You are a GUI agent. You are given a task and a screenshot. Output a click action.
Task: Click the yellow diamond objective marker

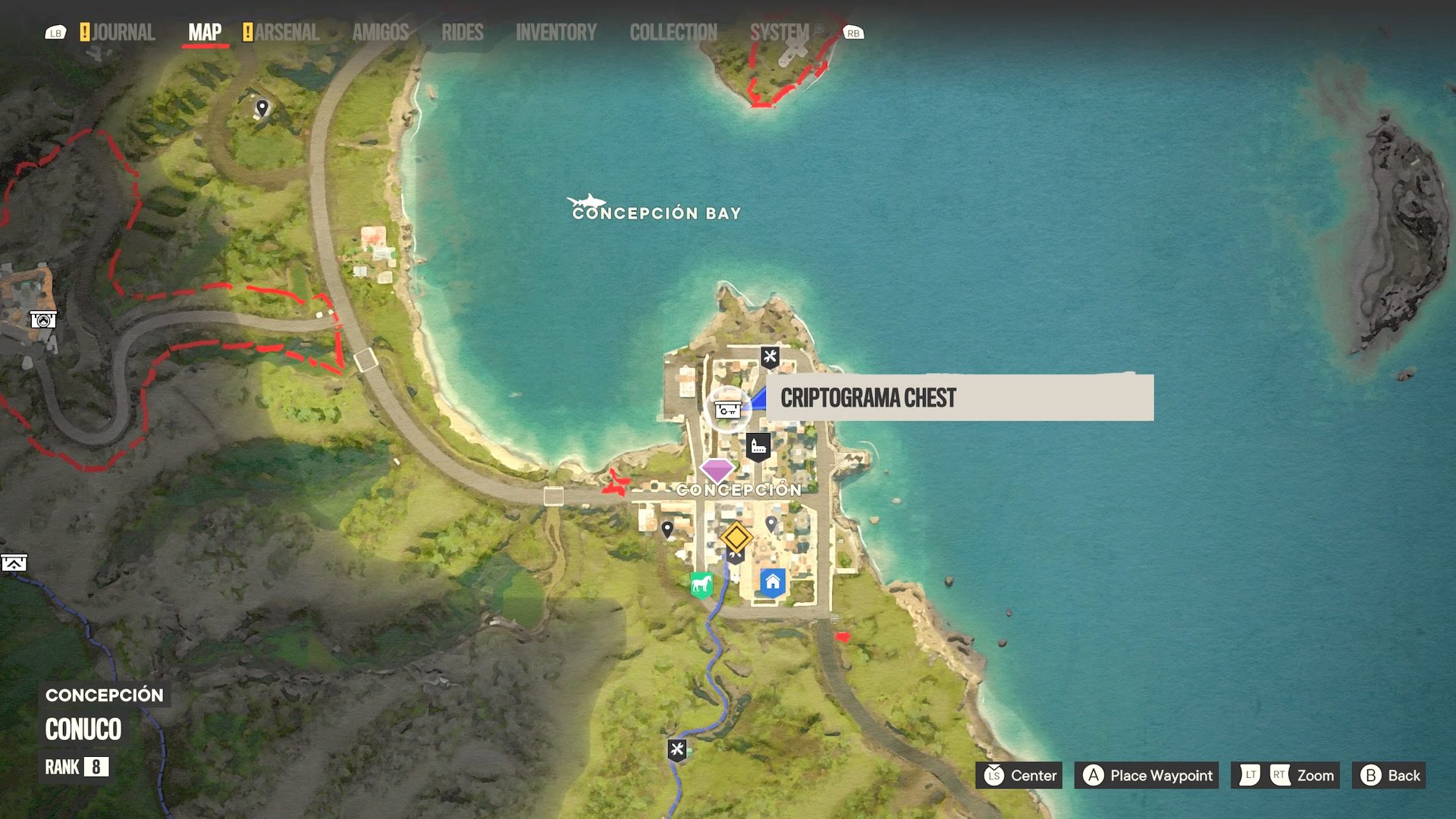[x=736, y=538]
